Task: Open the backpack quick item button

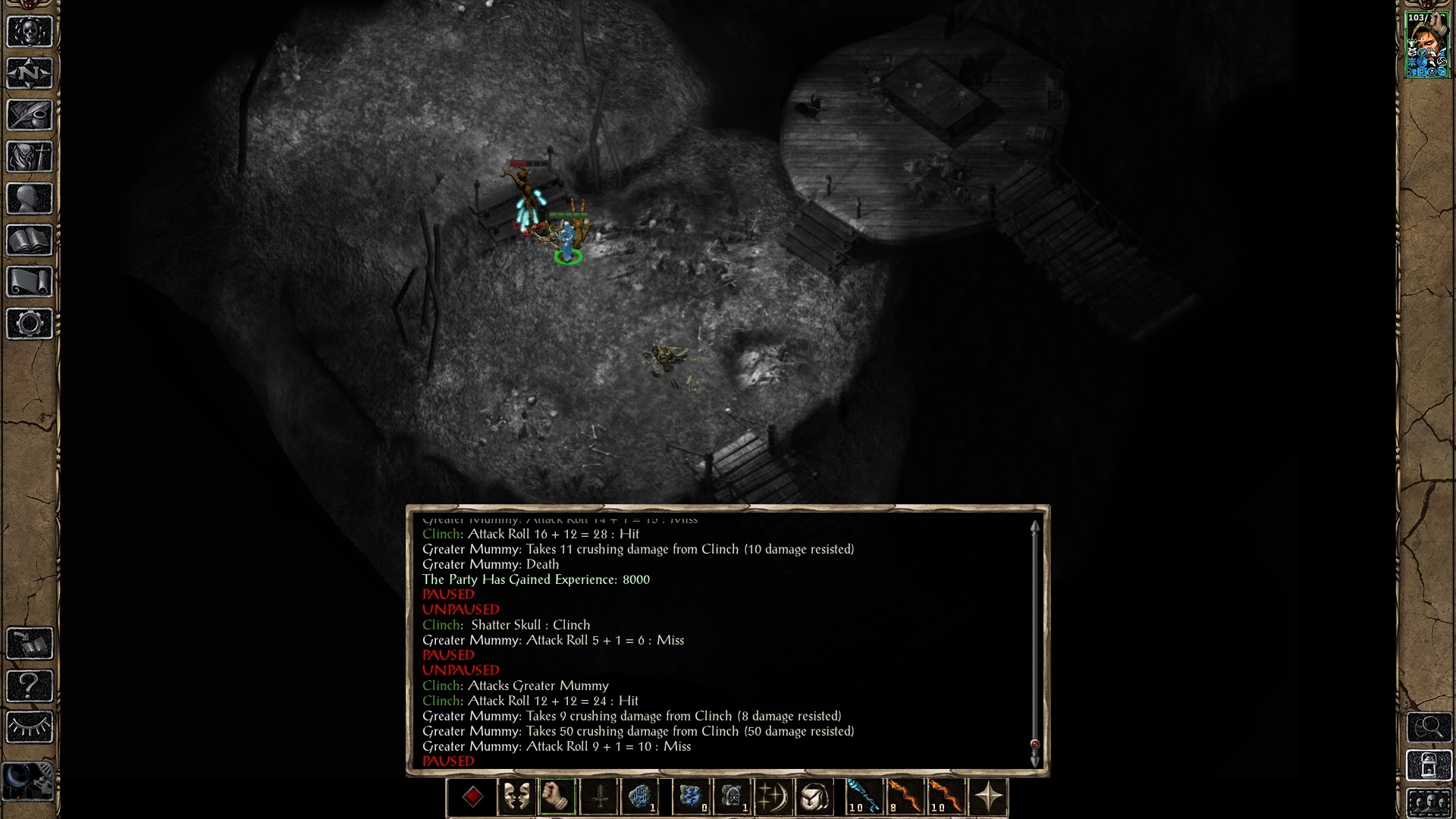Action: click(x=814, y=797)
